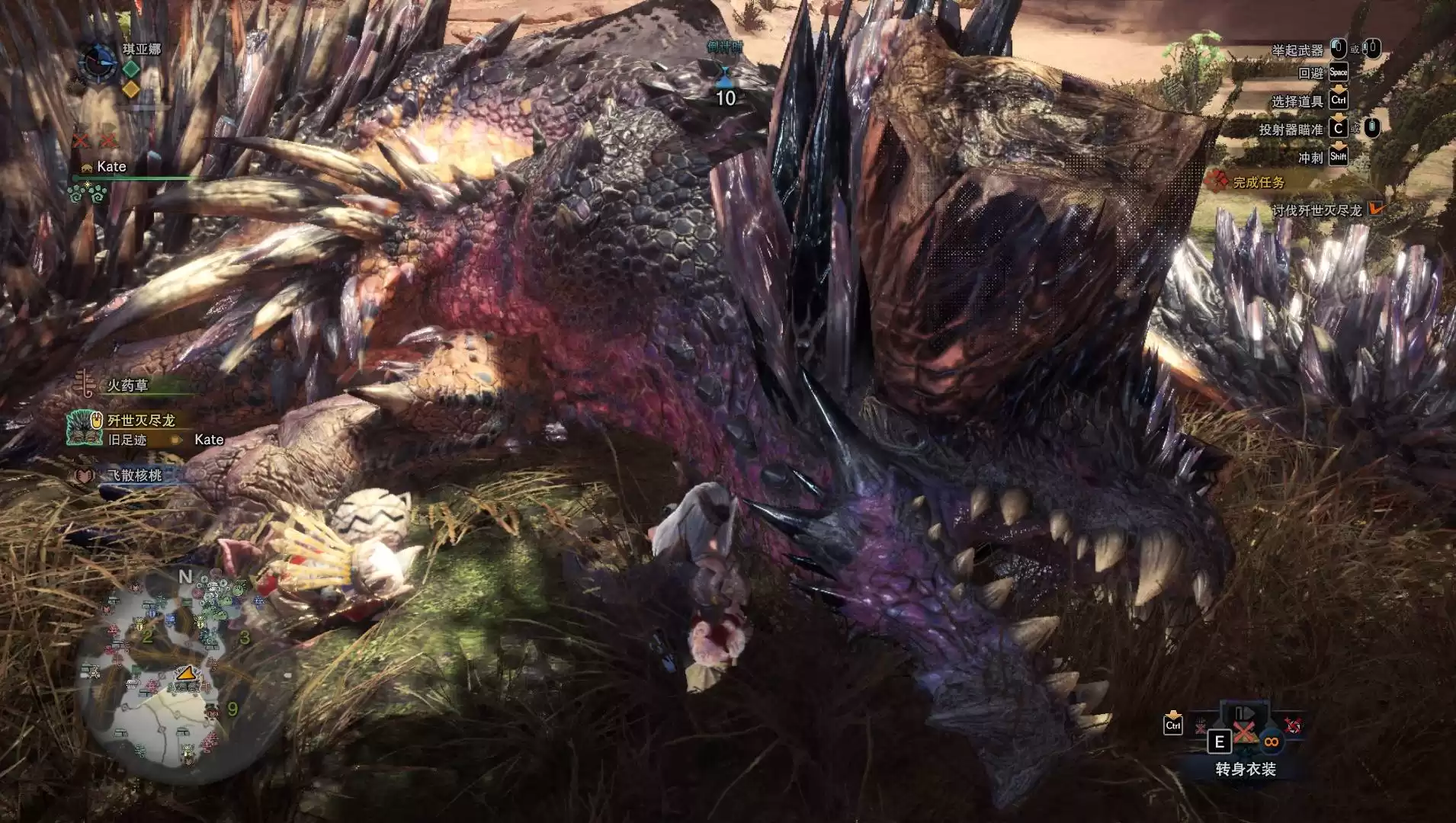This screenshot has height=823, width=1456.
Task: Click the 琪亚娜 player name plate
Action: click(x=142, y=50)
